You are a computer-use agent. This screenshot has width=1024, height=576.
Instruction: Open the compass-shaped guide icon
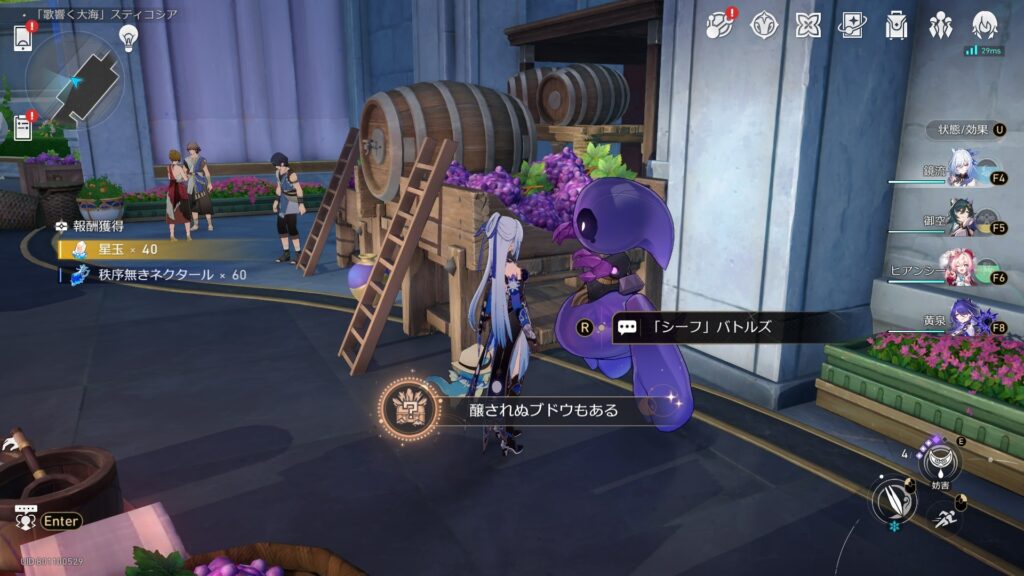tap(765, 25)
